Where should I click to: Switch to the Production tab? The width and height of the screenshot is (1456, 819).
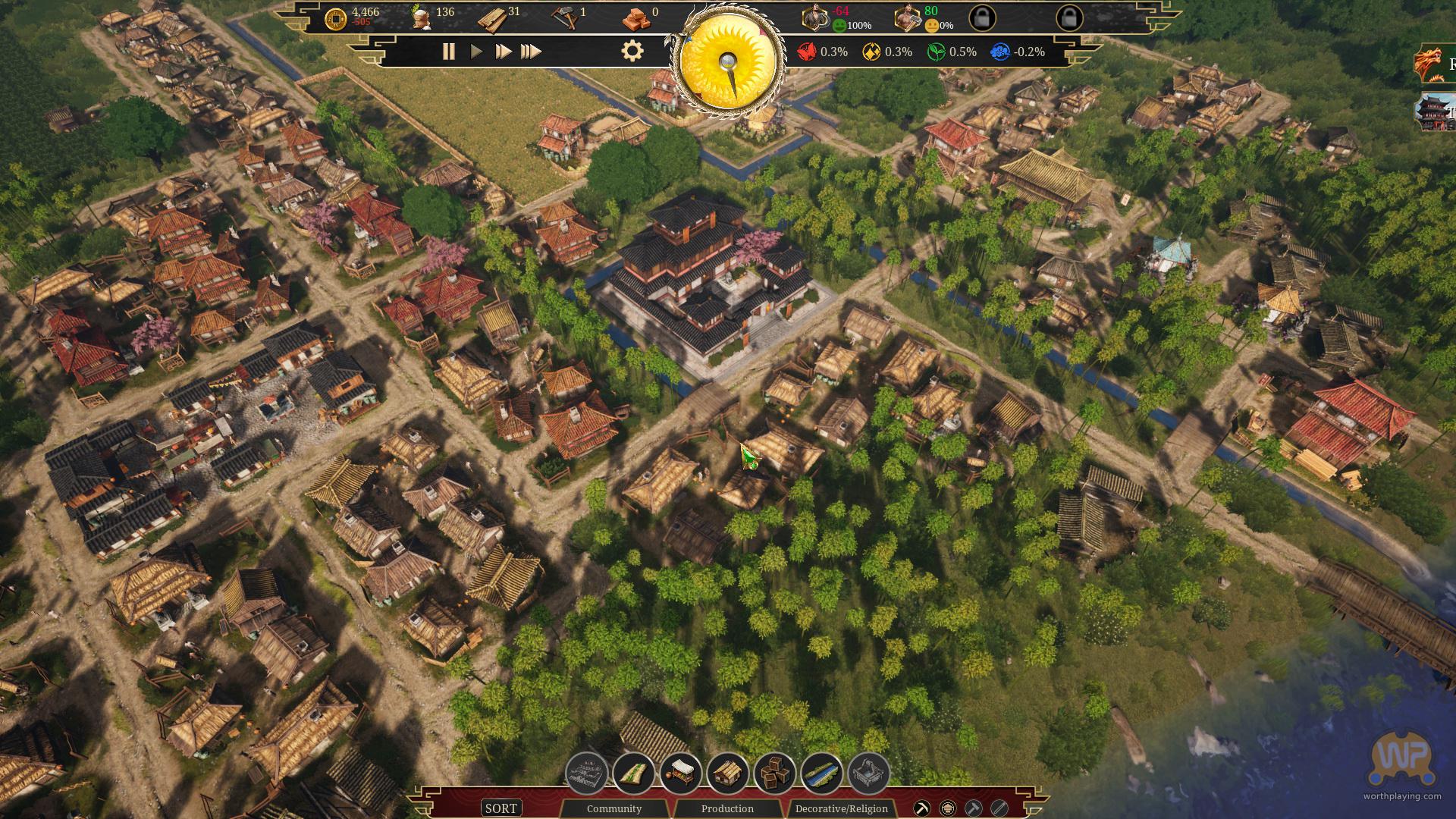[x=727, y=808]
